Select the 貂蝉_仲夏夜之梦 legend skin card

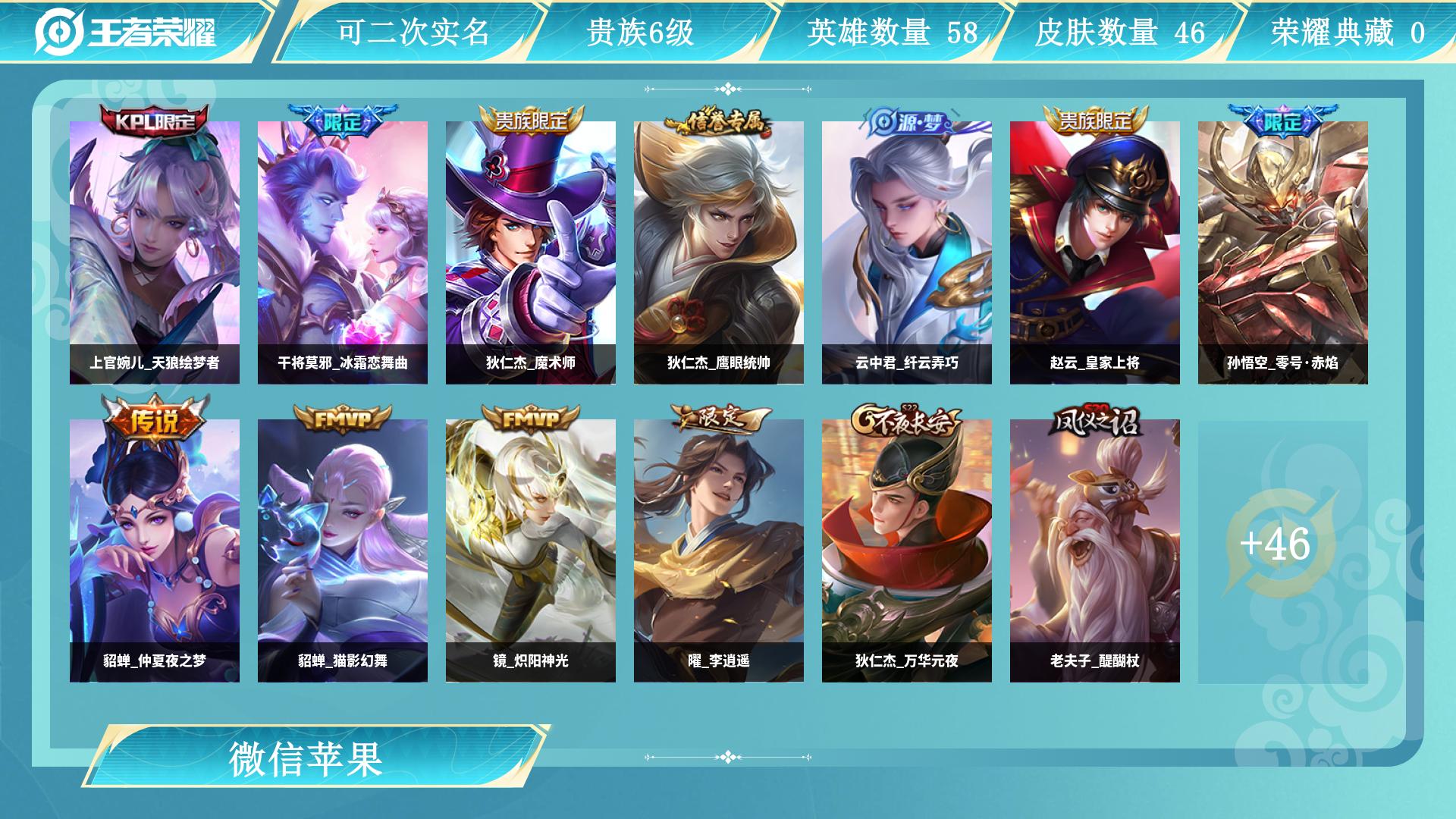[x=155, y=550]
